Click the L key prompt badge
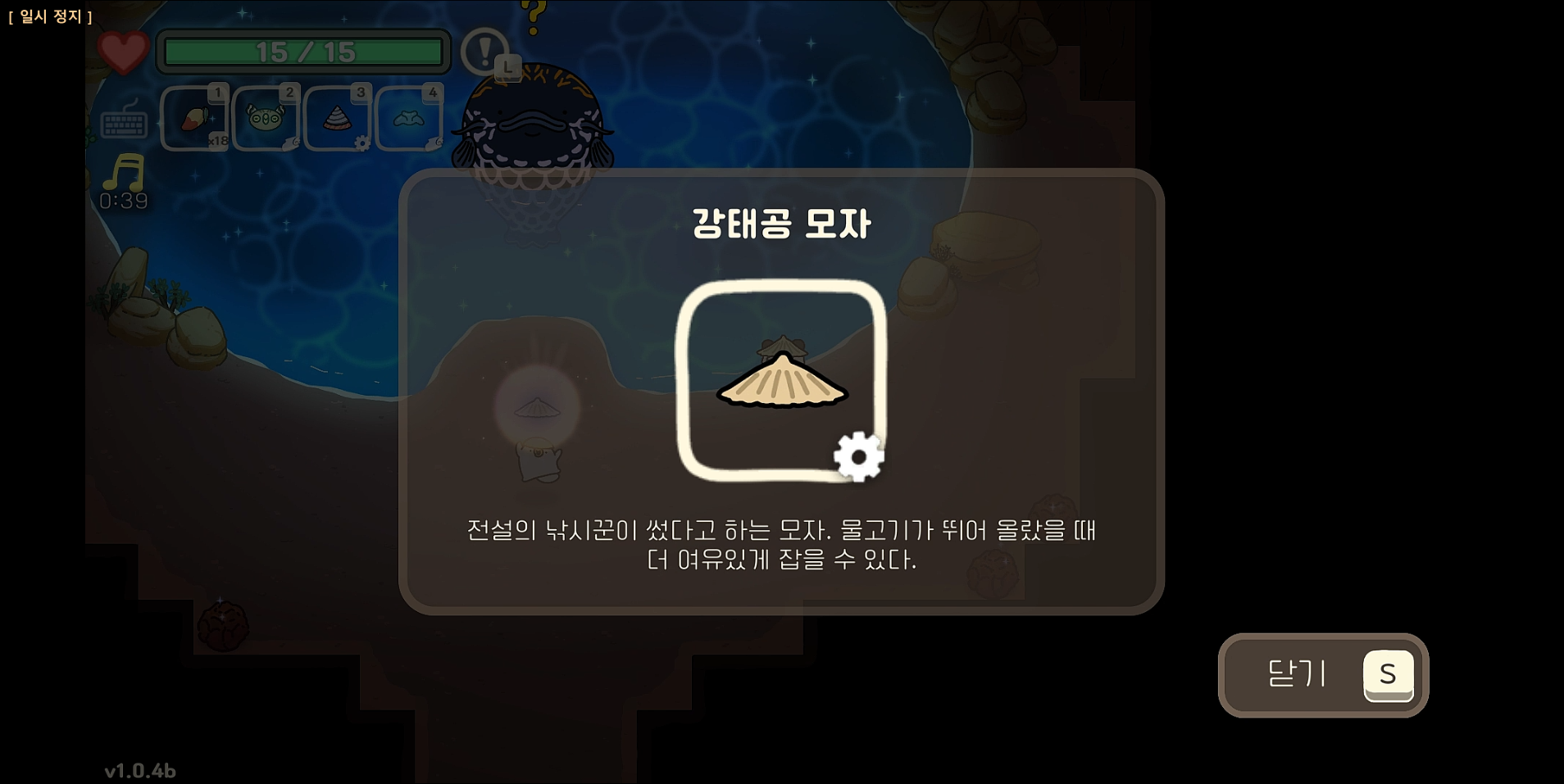Image resolution: width=1564 pixels, height=784 pixels. [x=507, y=67]
